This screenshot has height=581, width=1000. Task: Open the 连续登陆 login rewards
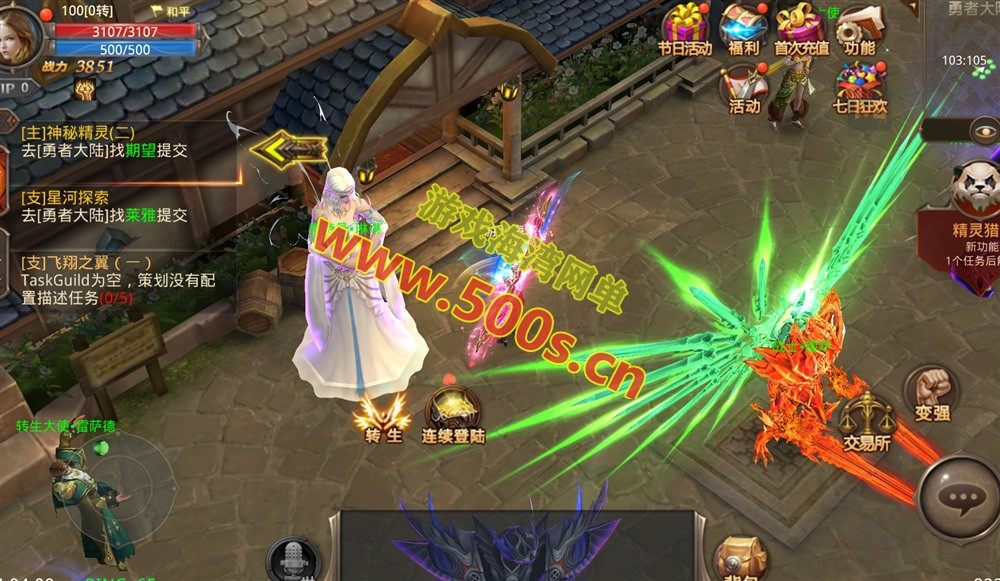tap(453, 415)
